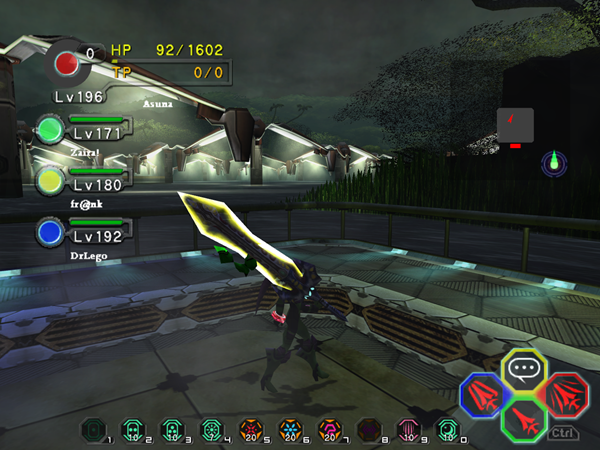Image resolution: width=600 pixels, height=450 pixels.
Task: Use the red-bordered heavy attack action
Action: (x=567, y=394)
